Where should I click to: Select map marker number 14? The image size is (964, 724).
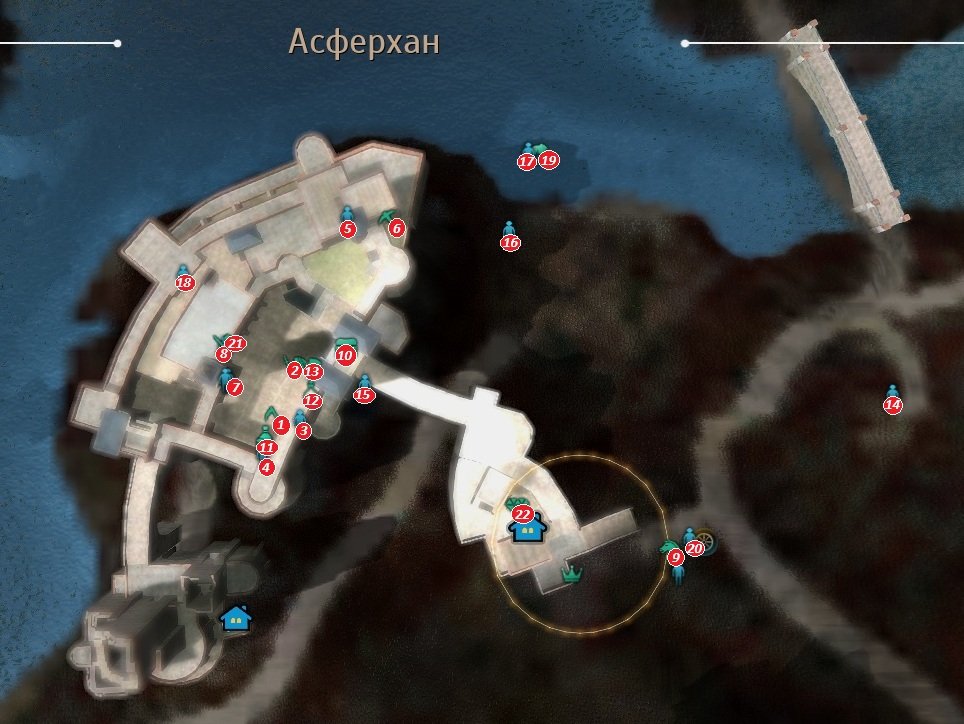pyautogui.click(x=892, y=405)
